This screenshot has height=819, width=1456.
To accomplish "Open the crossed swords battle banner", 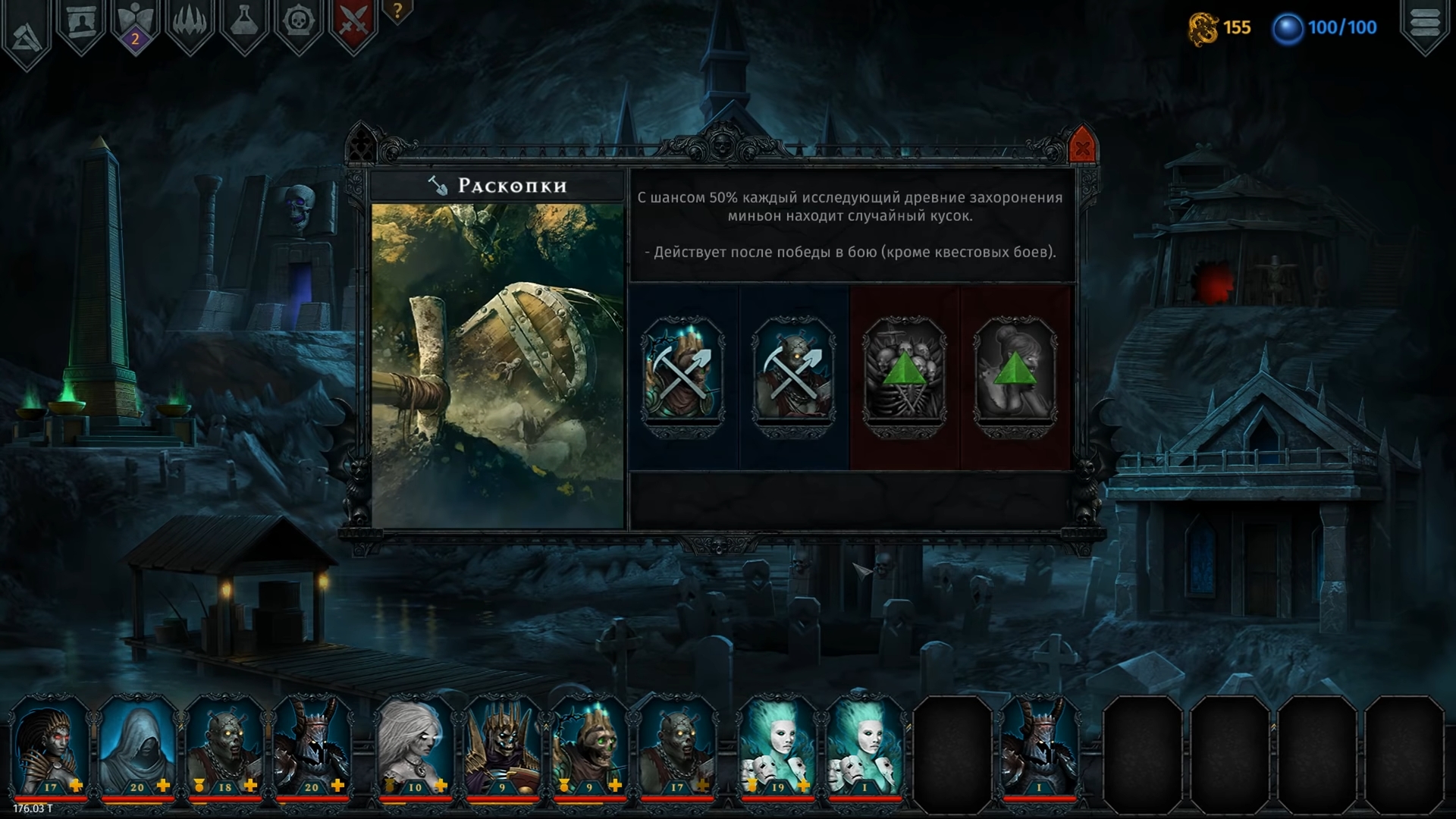I will click(x=353, y=23).
